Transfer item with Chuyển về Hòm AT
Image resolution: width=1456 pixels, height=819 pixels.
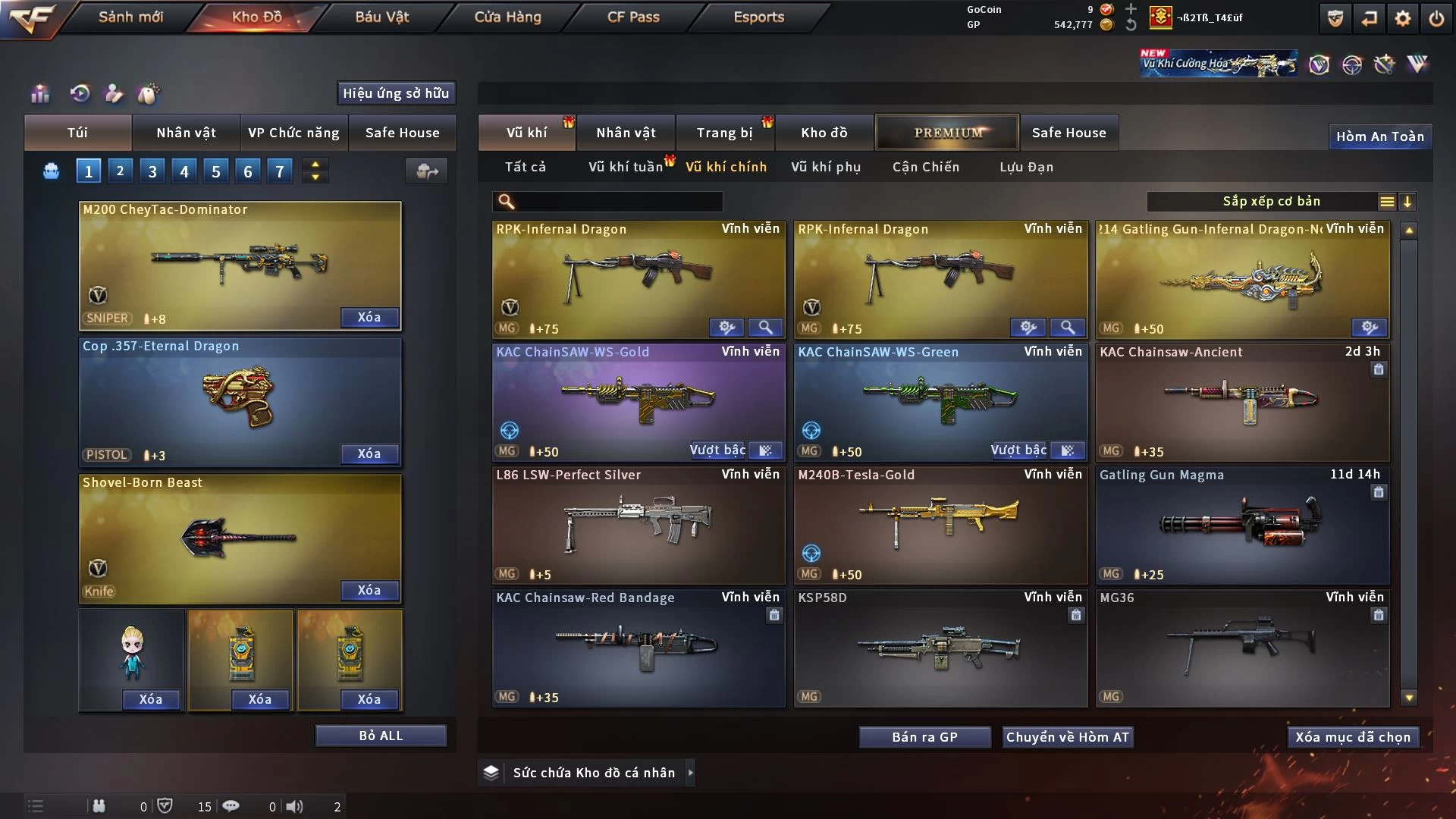click(1067, 737)
